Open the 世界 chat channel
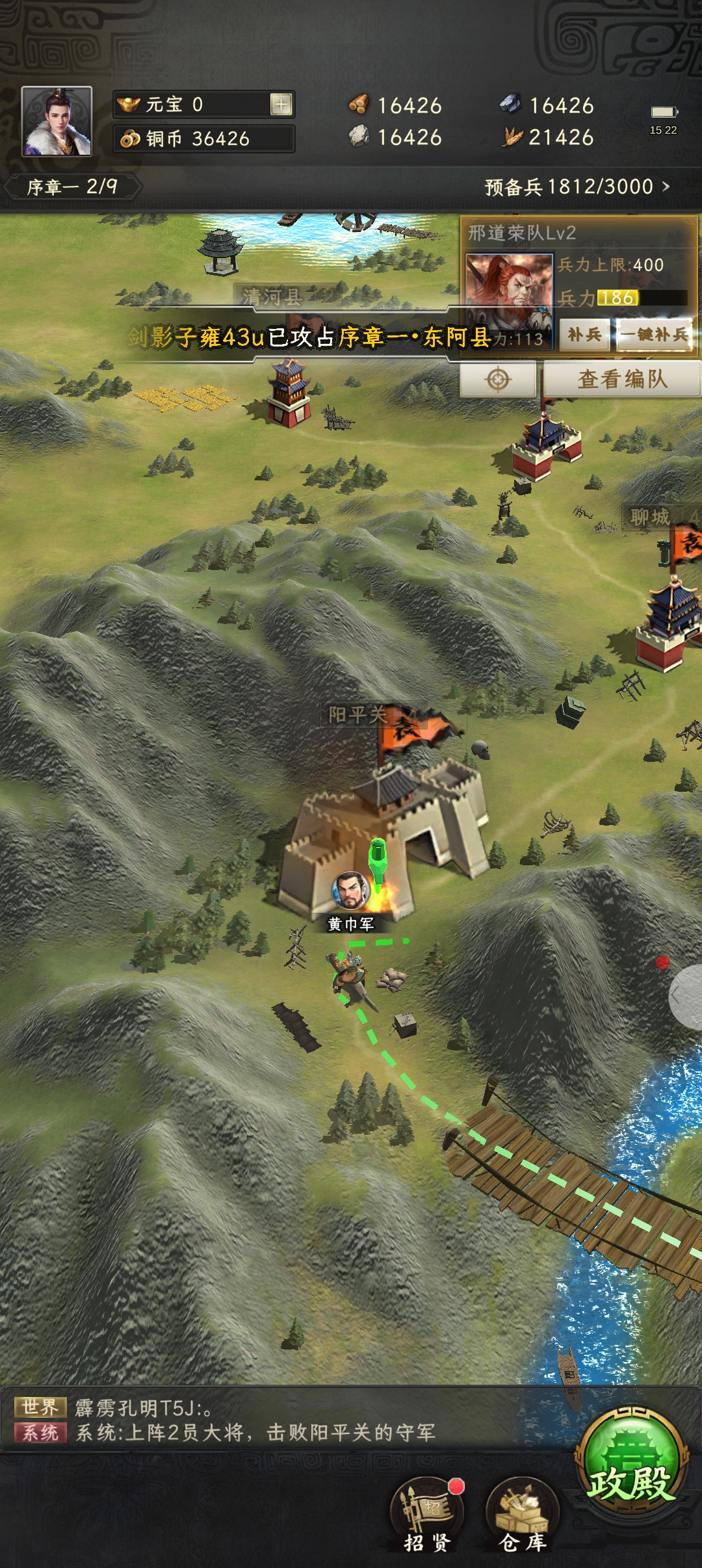The width and height of the screenshot is (702, 1568). (x=40, y=1407)
